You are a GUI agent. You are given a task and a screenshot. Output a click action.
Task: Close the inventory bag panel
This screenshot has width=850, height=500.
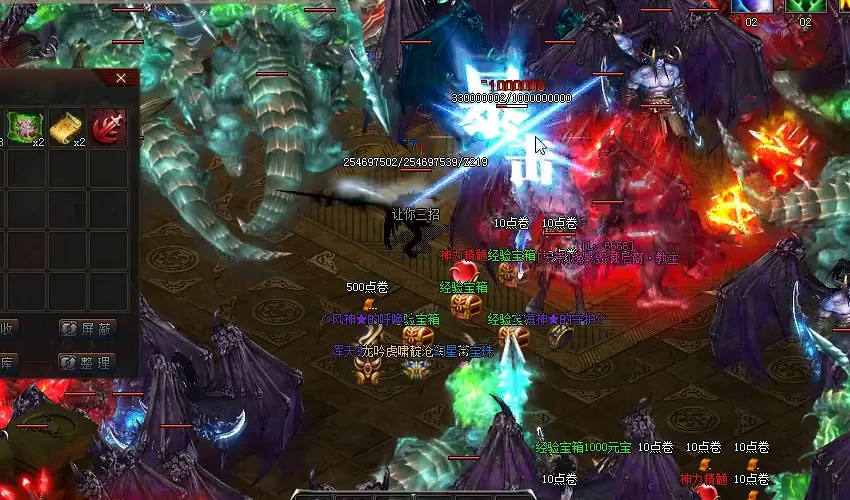coord(121,77)
